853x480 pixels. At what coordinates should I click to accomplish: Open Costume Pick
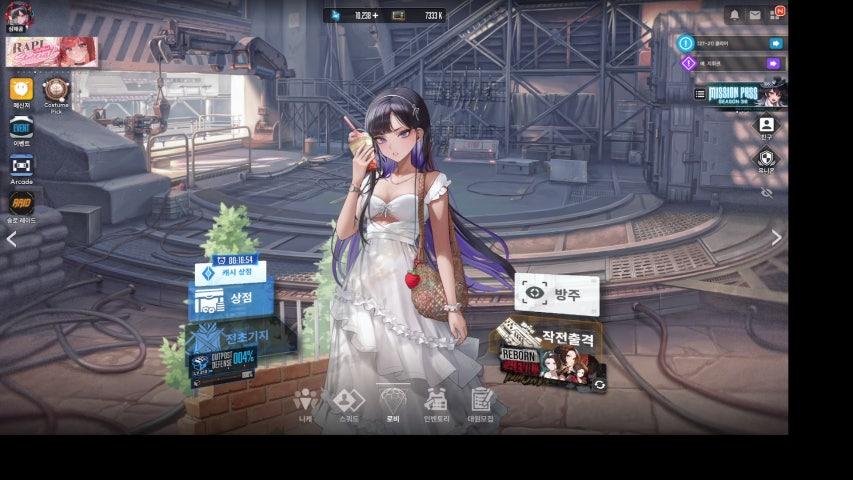pos(56,91)
